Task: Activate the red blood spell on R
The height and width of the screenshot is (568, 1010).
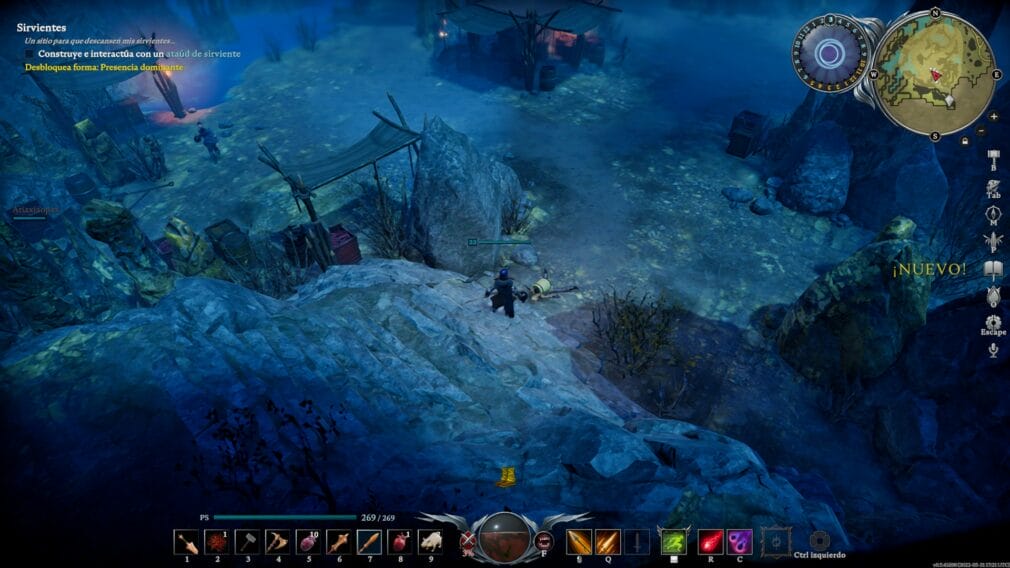Action: tap(710, 542)
